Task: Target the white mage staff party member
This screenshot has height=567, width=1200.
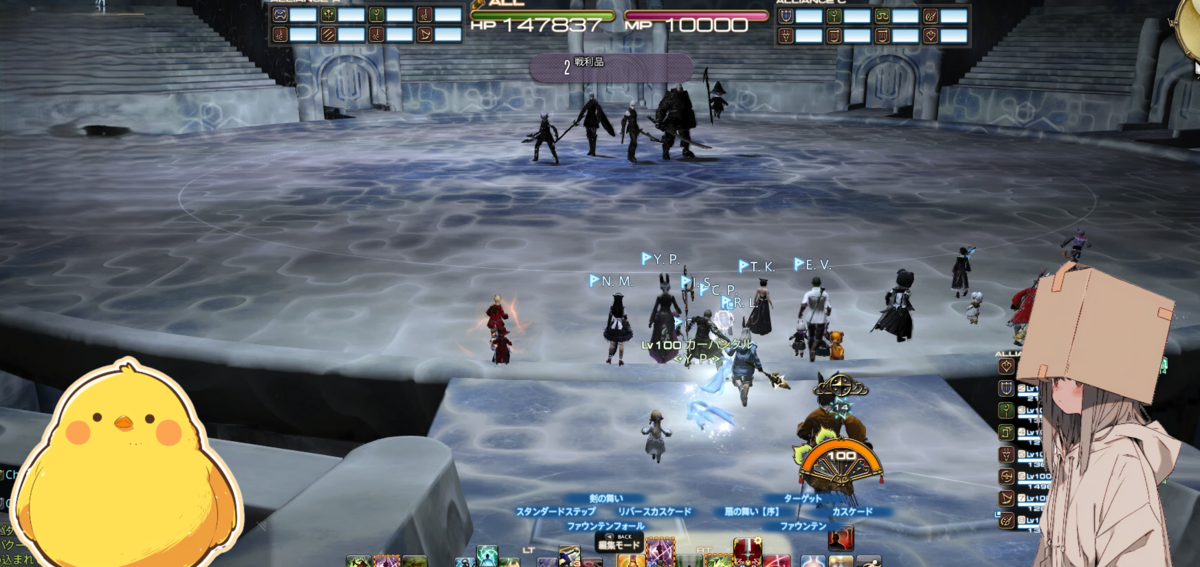Action: [1006, 410]
